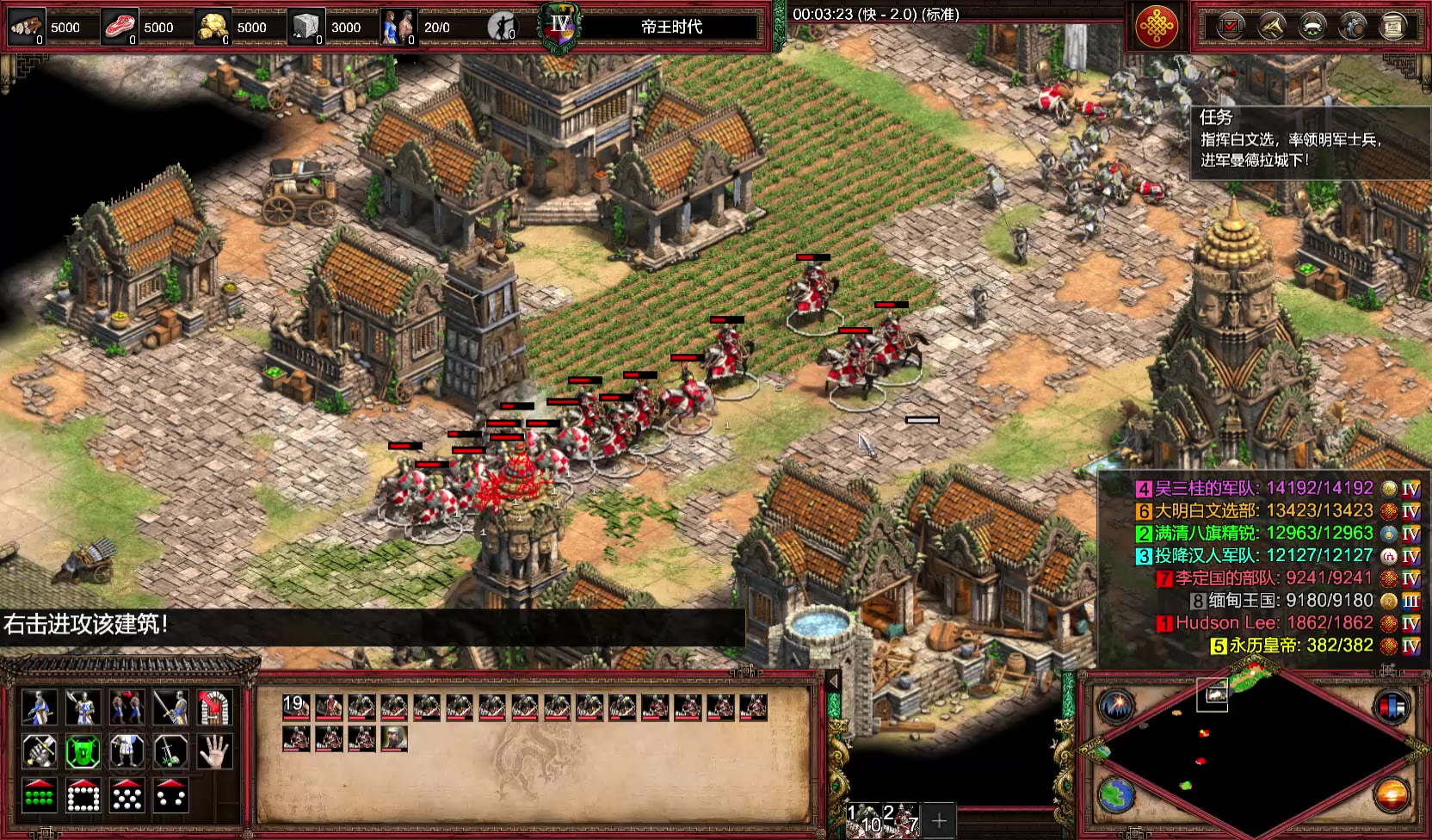Open the objectives checklist button

point(1231,27)
